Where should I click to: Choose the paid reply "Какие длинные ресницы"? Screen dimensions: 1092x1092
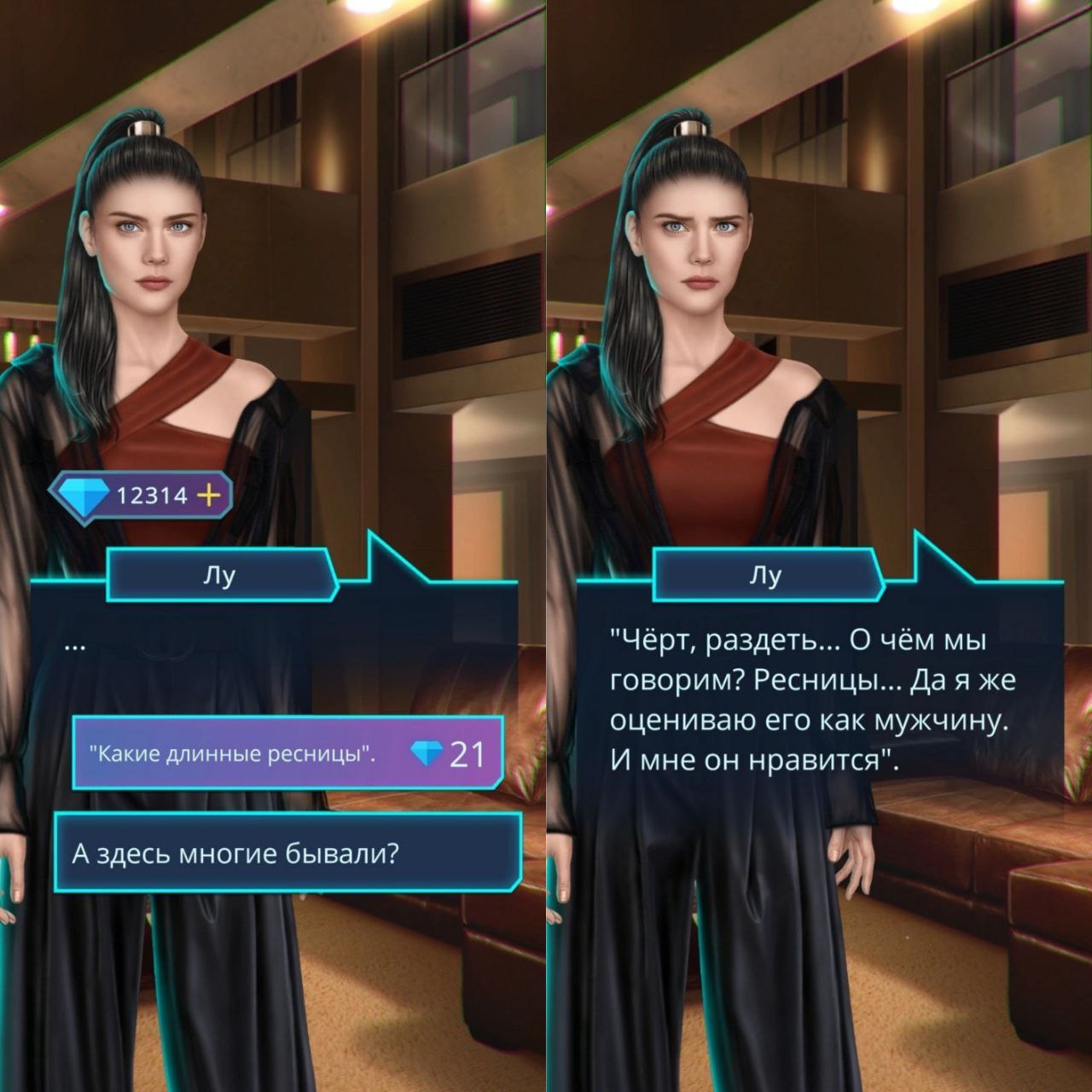[x=288, y=753]
